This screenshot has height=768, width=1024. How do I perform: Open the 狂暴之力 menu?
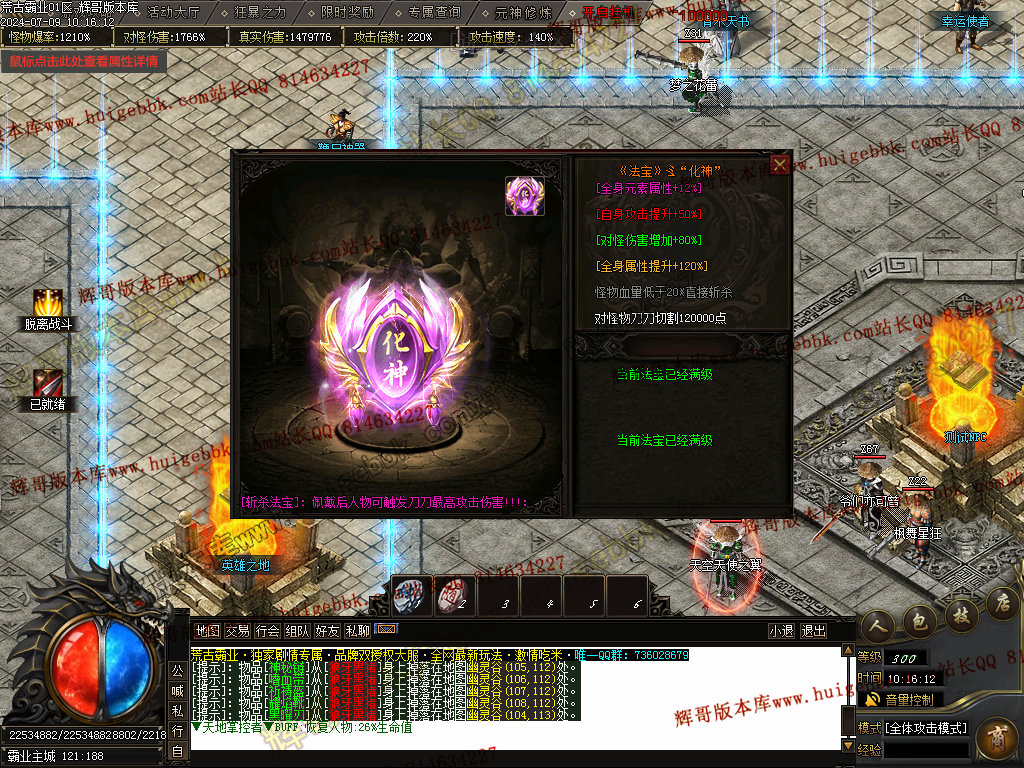(260, 13)
